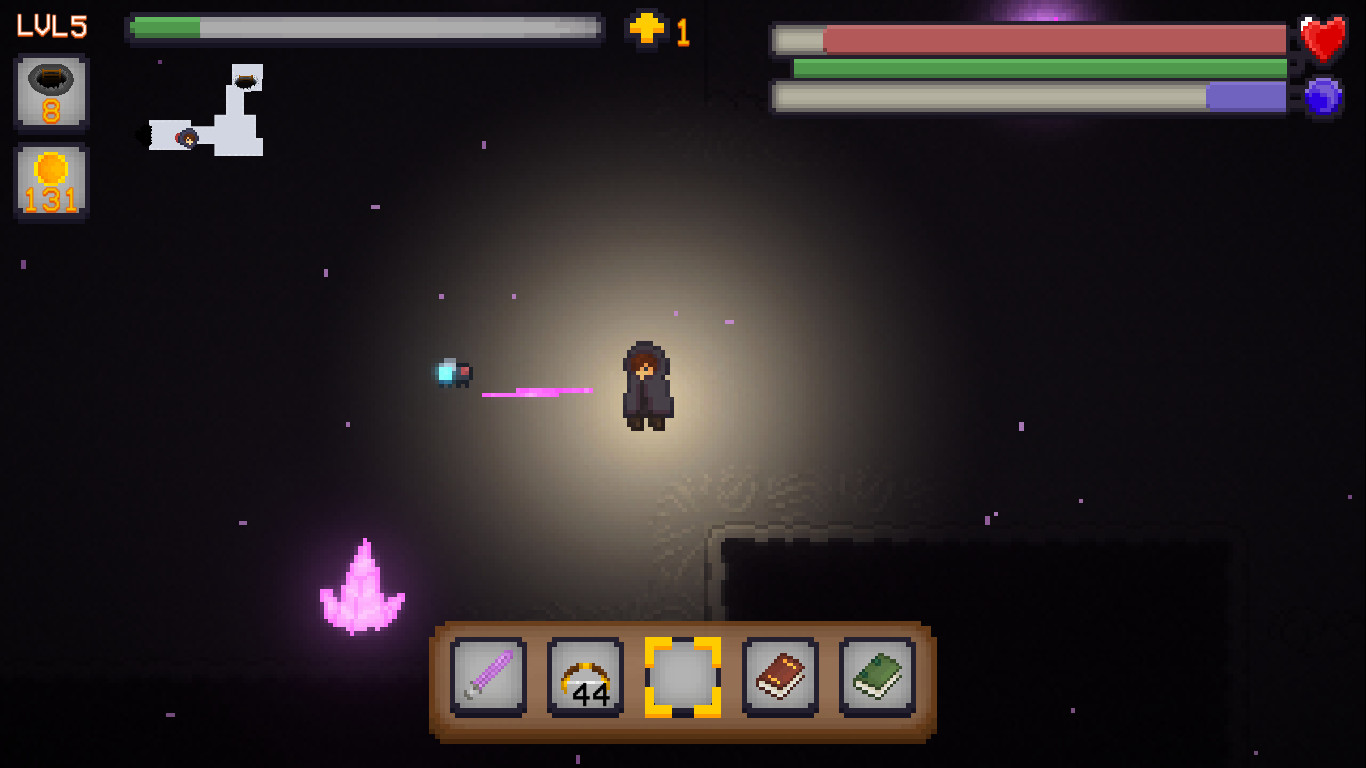
Task: Click the flying blue enemy creature
Action: pyautogui.click(x=453, y=372)
